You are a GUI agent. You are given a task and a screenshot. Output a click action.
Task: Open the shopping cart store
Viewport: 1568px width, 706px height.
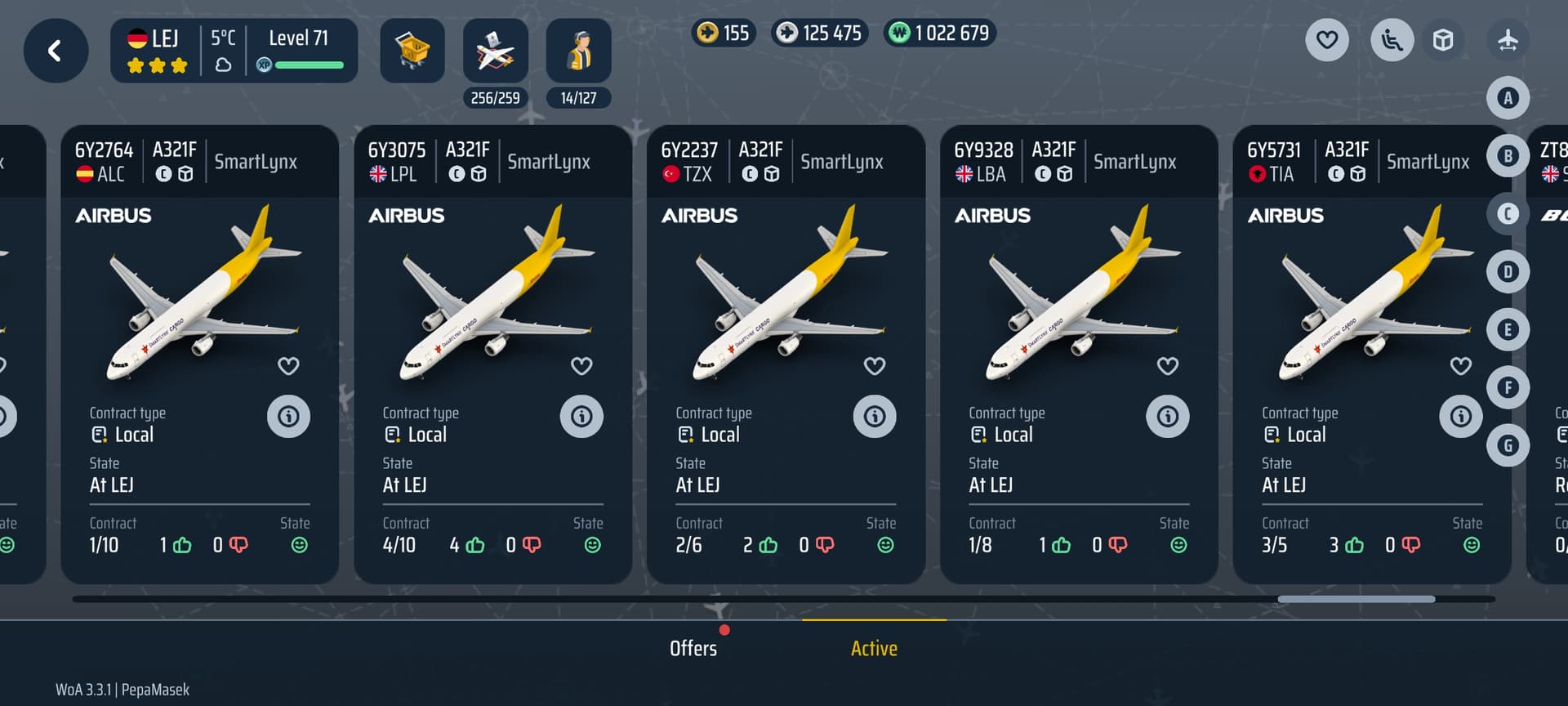coord(412,51)
